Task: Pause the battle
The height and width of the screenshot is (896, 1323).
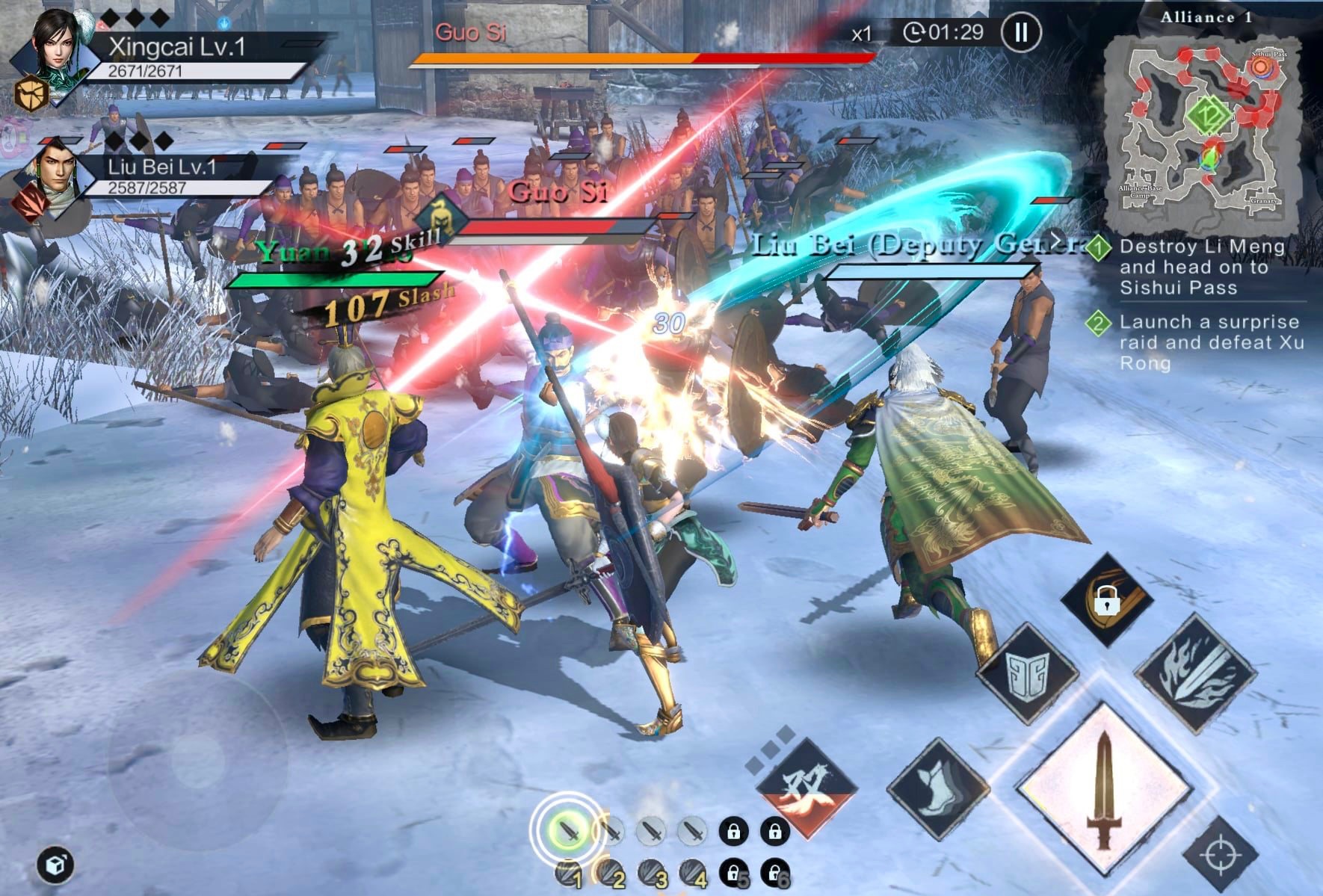Action: [x=1021, y=32]
